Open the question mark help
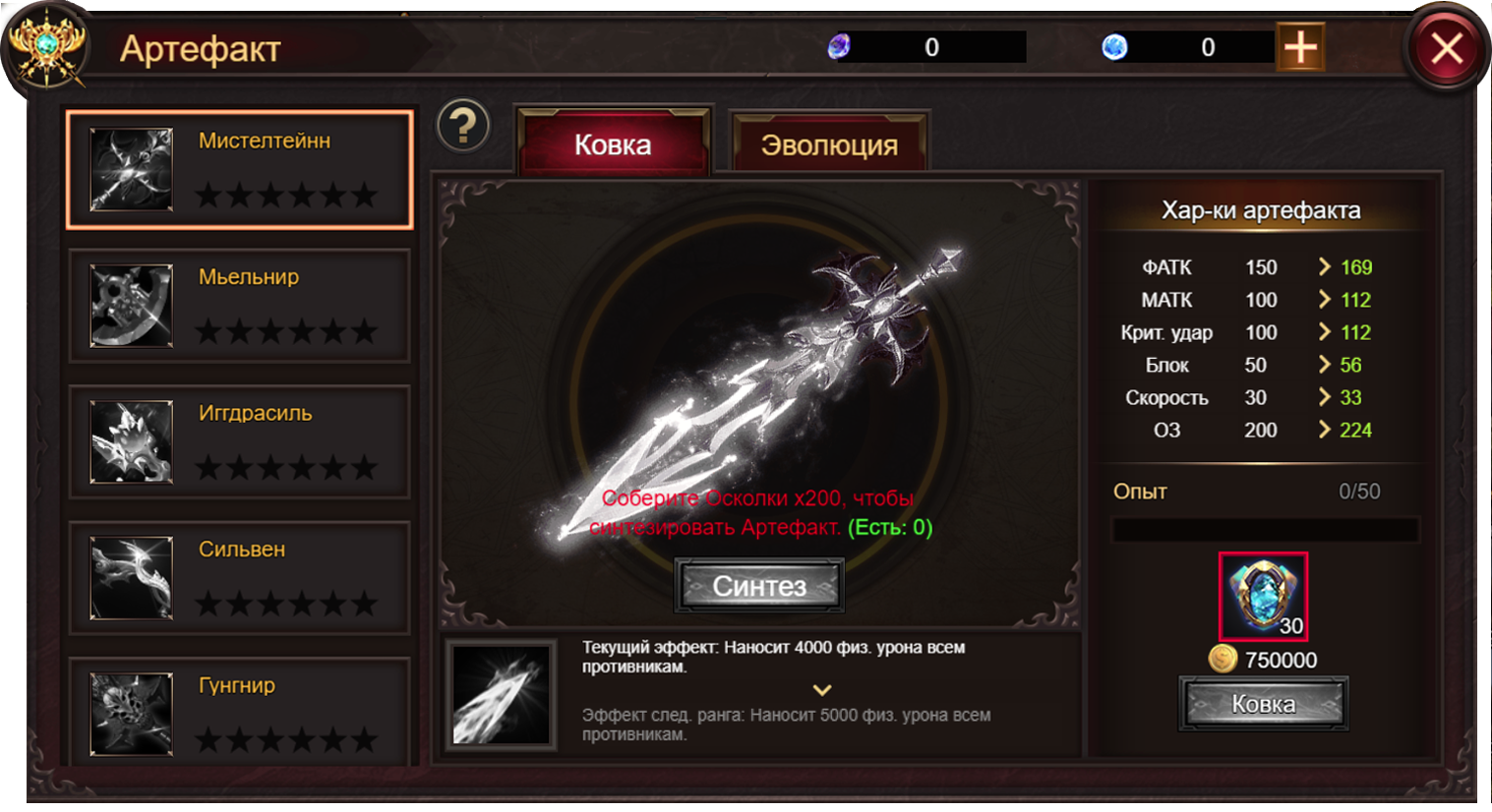The width and height of the screenshot is (1492, 812). coord(463,126)
